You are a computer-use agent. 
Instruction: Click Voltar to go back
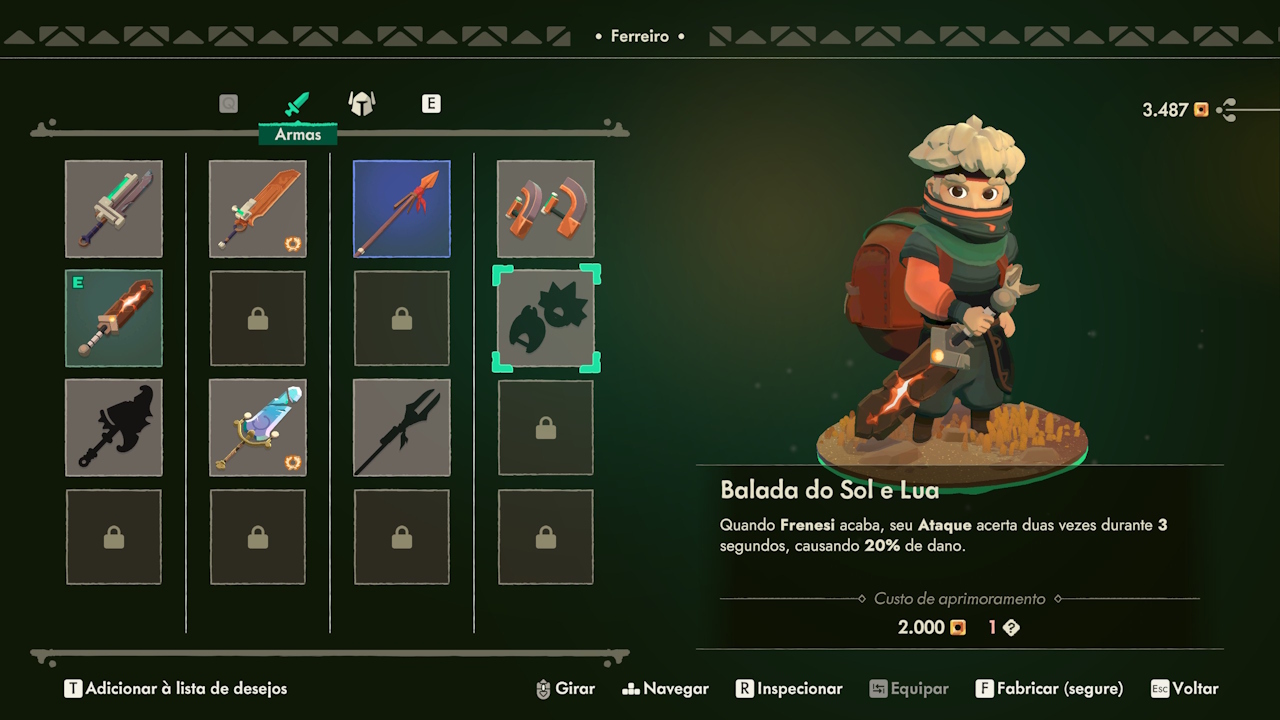(x=1184, y=689)
